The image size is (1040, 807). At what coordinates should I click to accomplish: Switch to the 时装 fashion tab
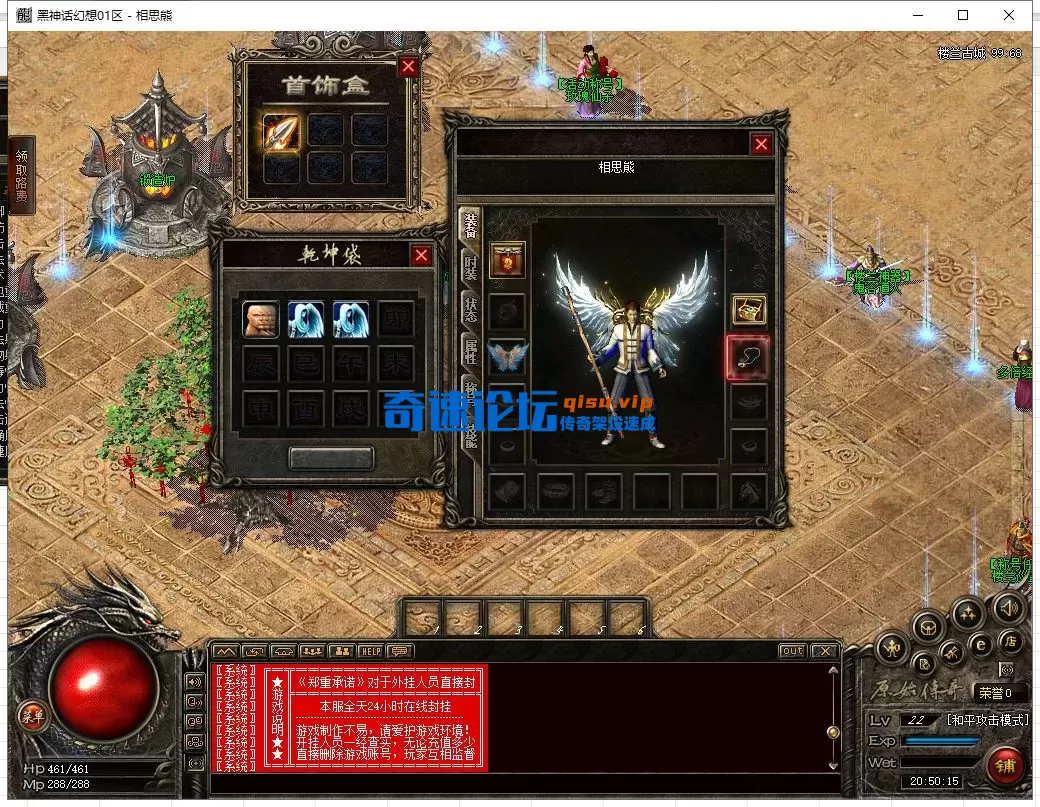470,267
